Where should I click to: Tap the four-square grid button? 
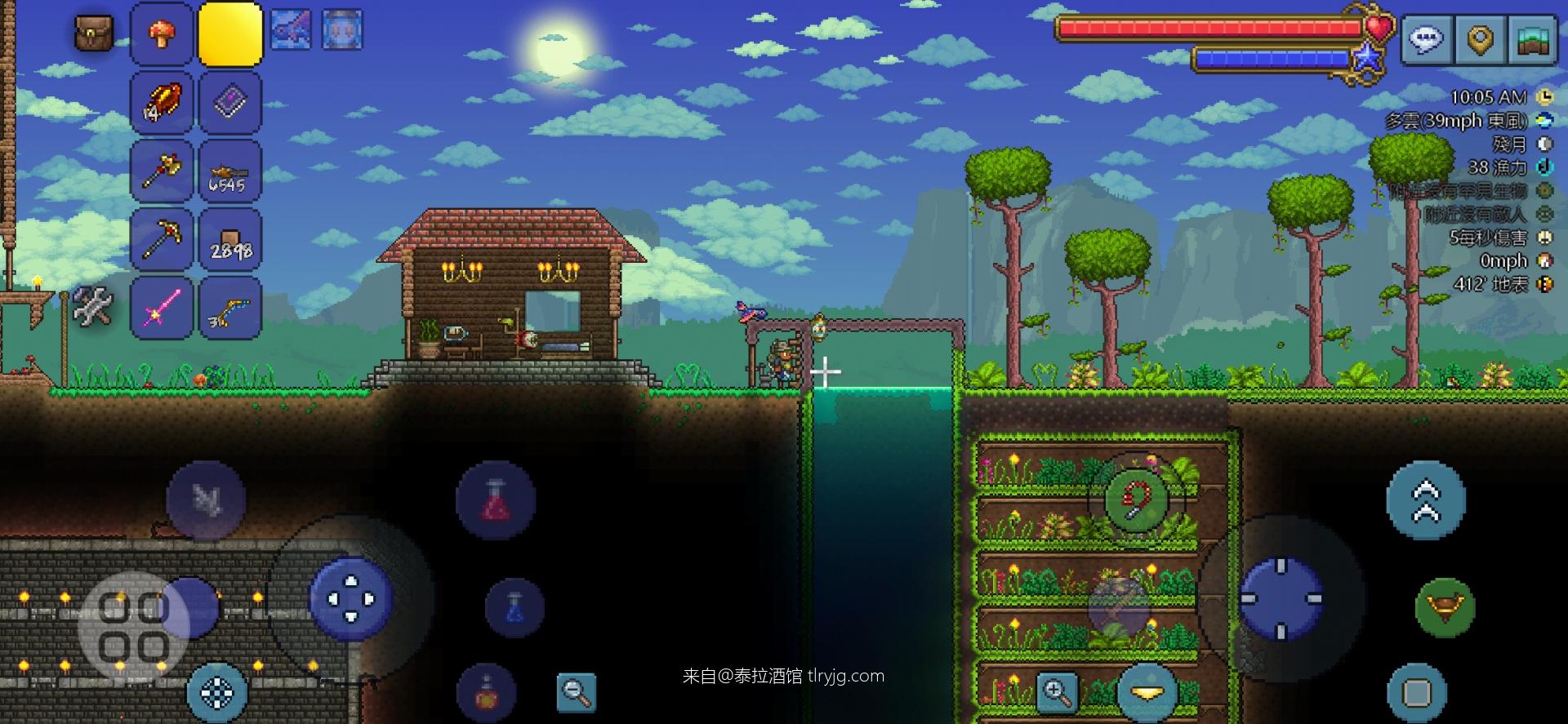pyautogui.click(x=134, y=627)
